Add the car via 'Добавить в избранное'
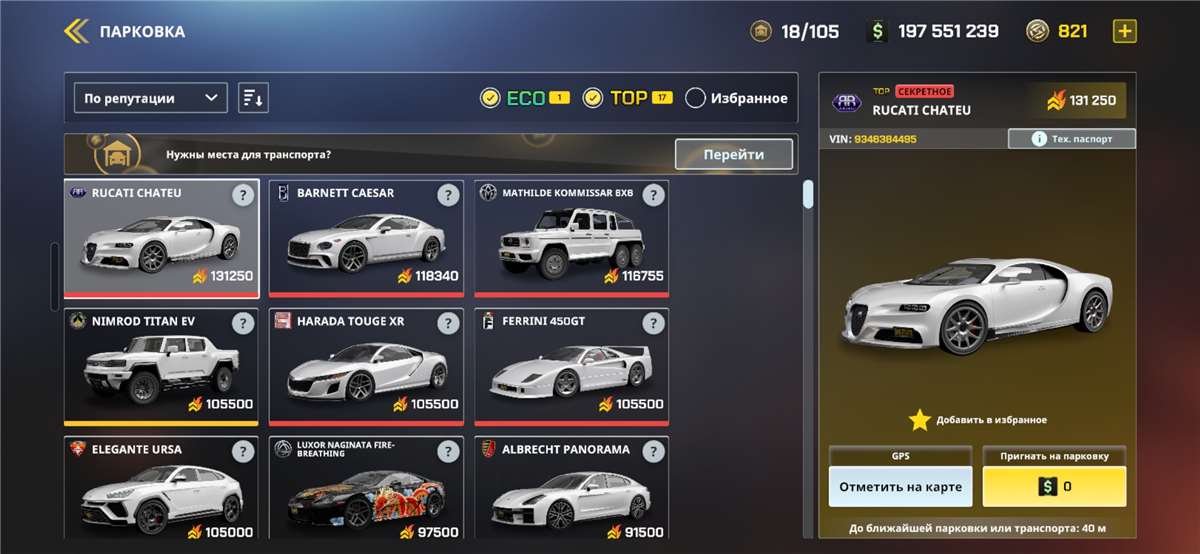The image size is (1200, 554). tap(977, 420)
